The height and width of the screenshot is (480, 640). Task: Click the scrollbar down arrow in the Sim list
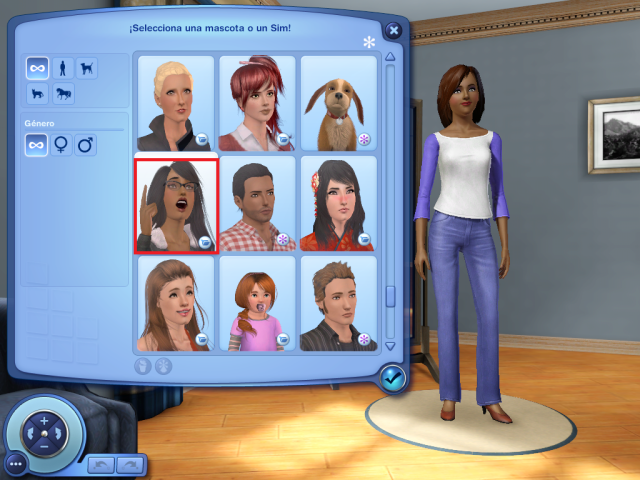pyautogui.click(x=390, y=343)
